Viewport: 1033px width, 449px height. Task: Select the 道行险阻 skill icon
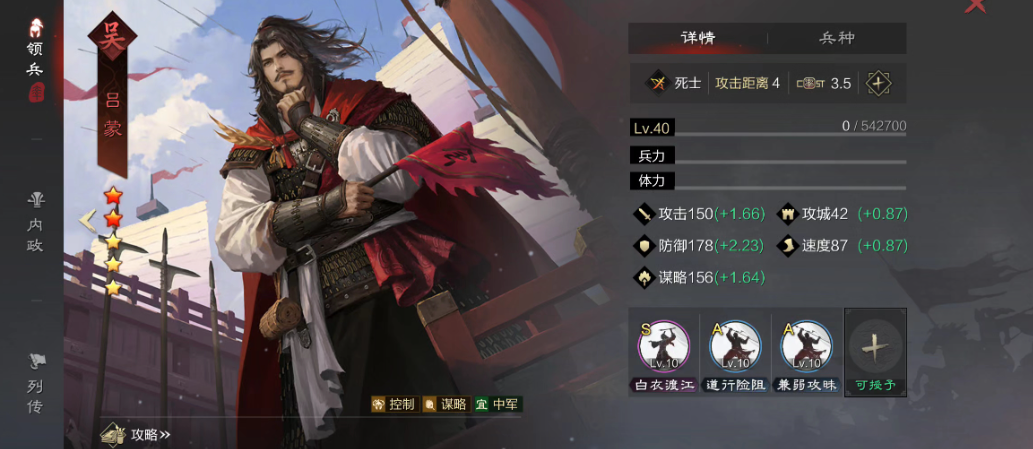point(734,347)
